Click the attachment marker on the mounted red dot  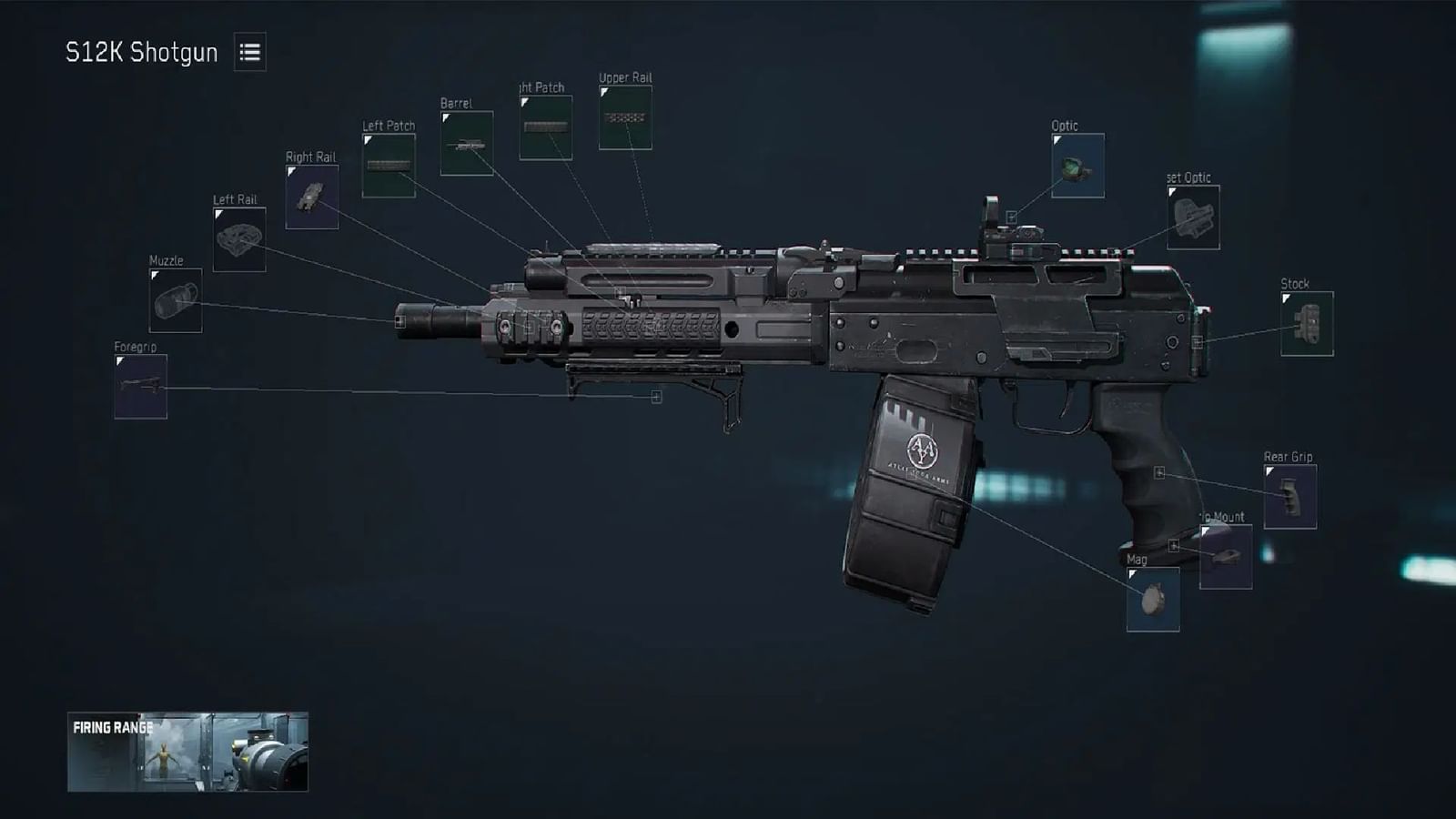1014,215
